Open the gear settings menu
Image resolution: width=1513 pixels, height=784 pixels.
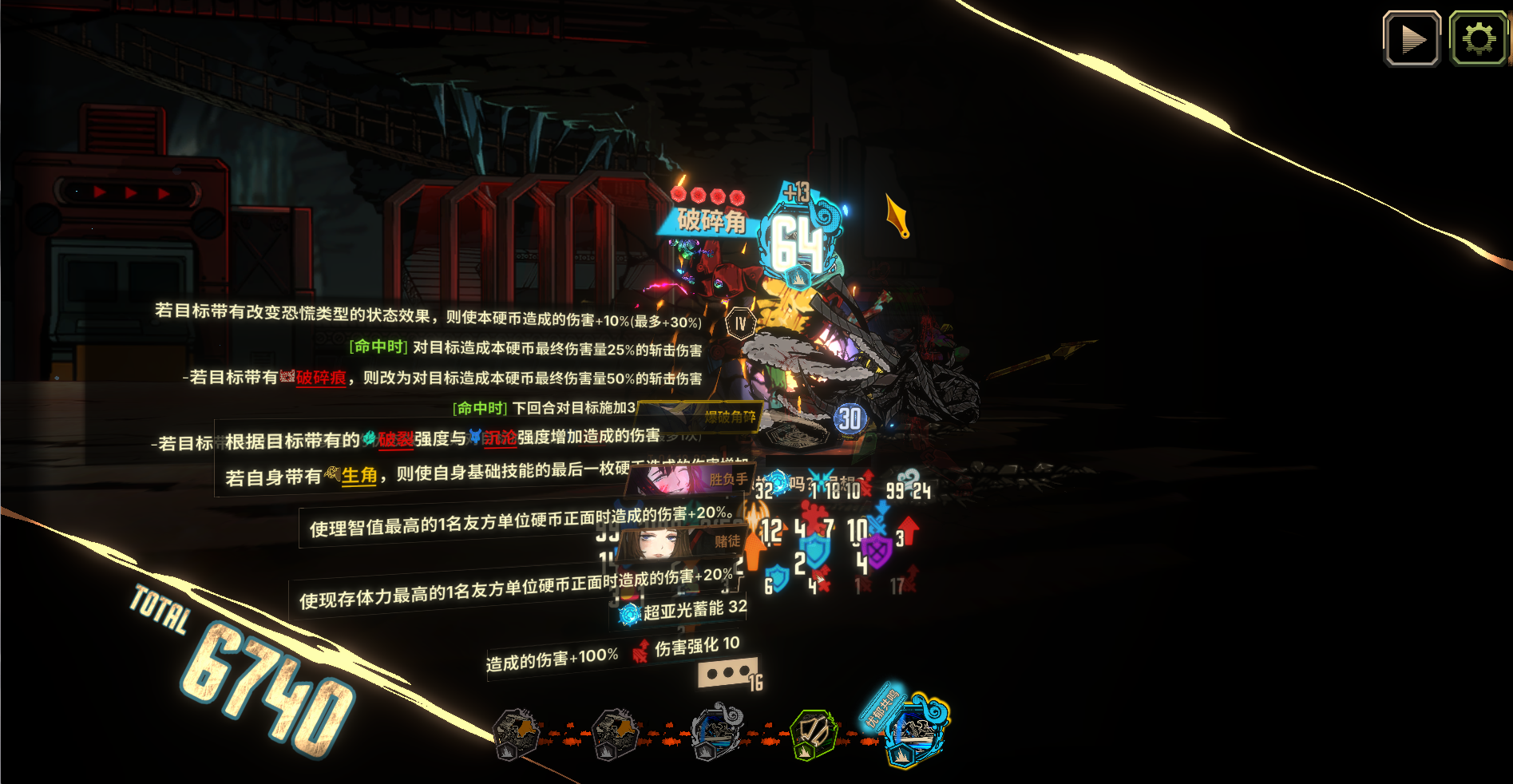(1478, 38)
